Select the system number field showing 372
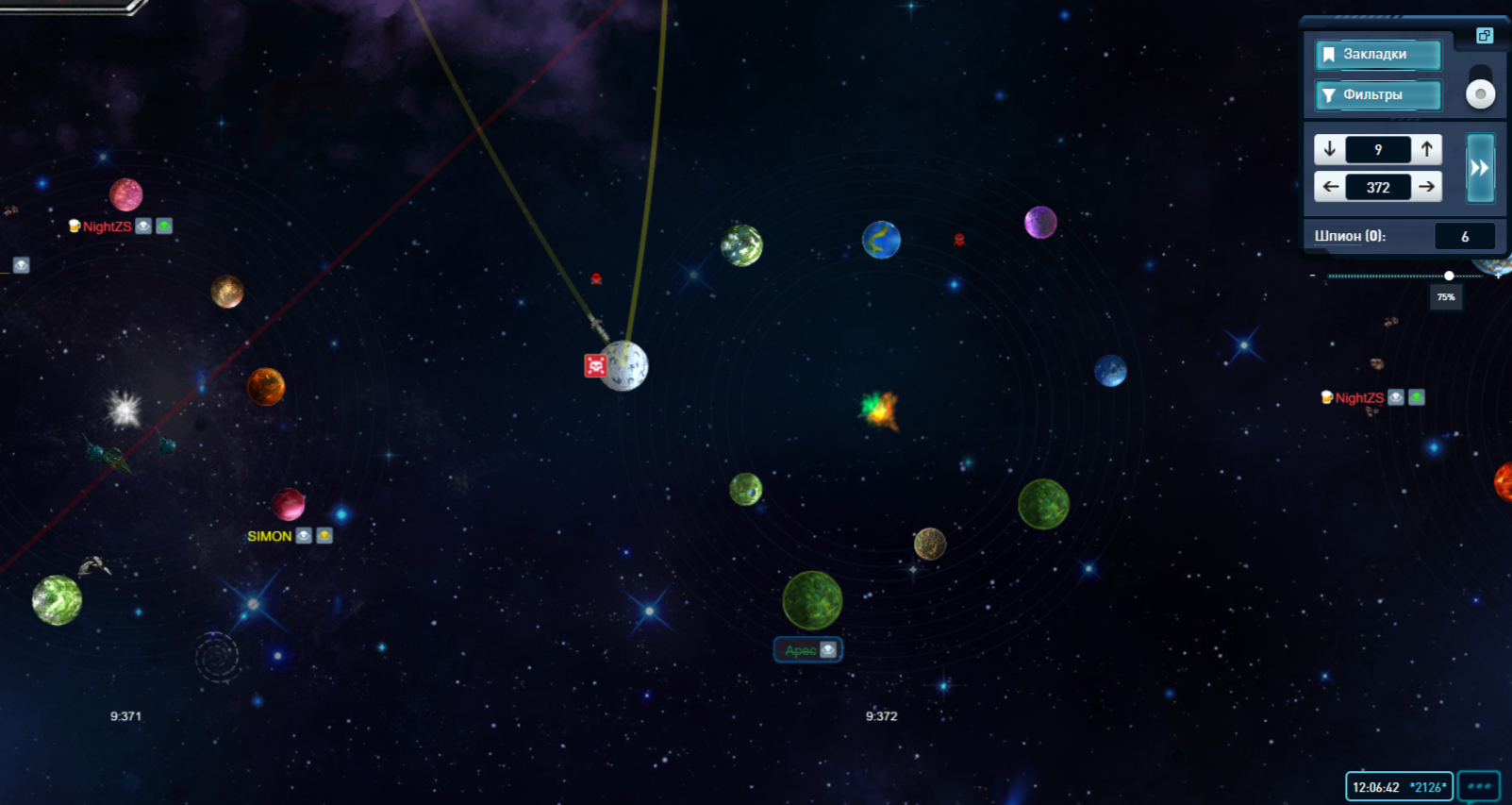The image size is (1512, 805). pyautogui.click(x=1378, y=187)
